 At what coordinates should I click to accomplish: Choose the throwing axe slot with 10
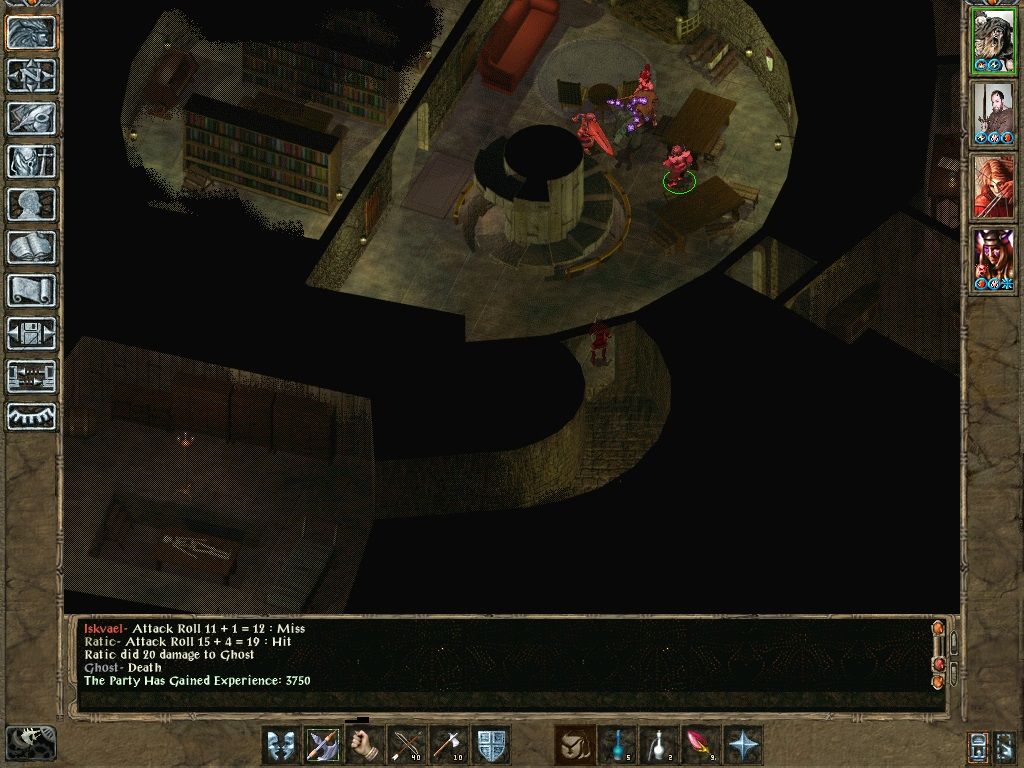coord(449,745)
